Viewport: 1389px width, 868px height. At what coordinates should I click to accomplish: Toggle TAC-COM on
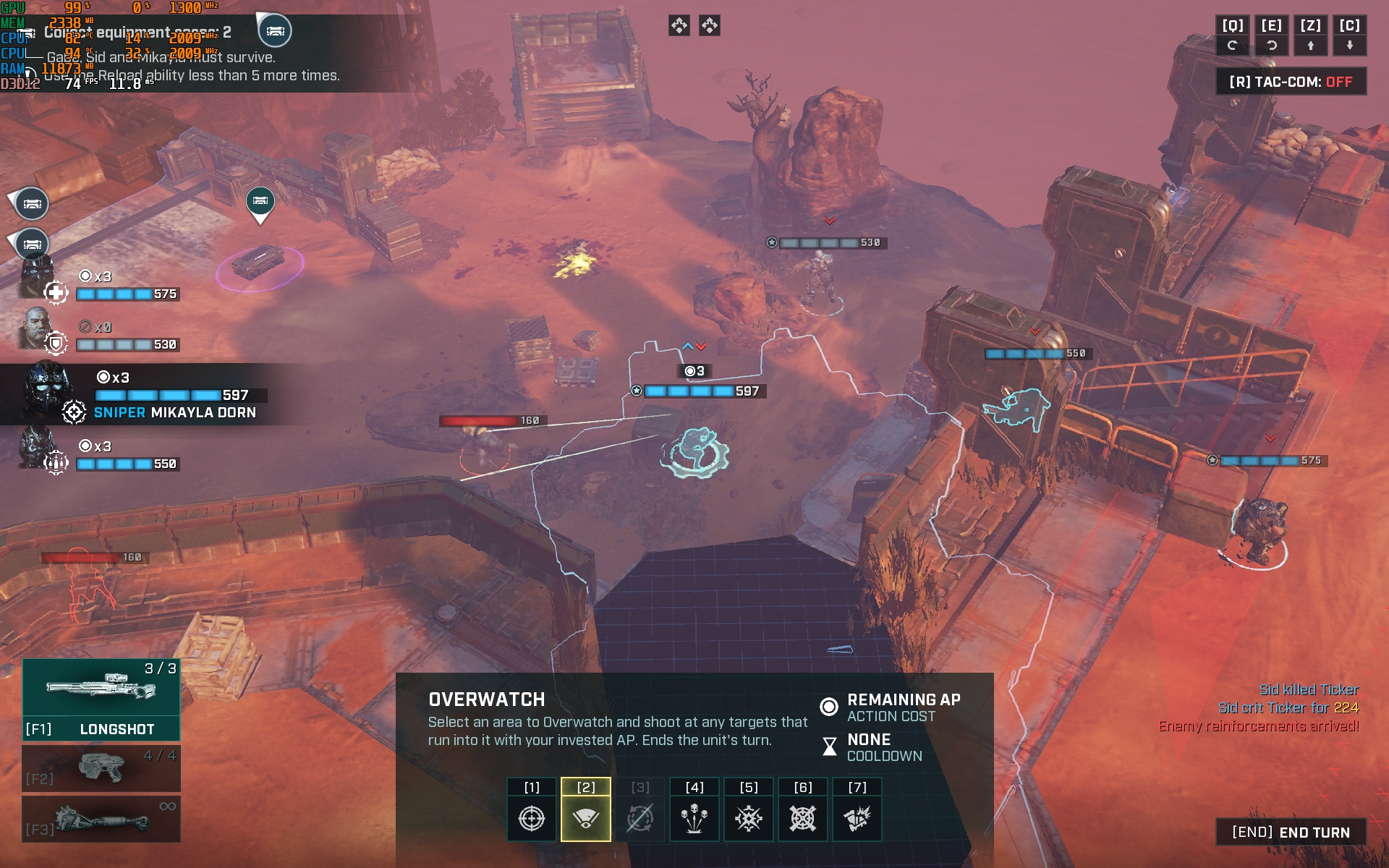1291,82
